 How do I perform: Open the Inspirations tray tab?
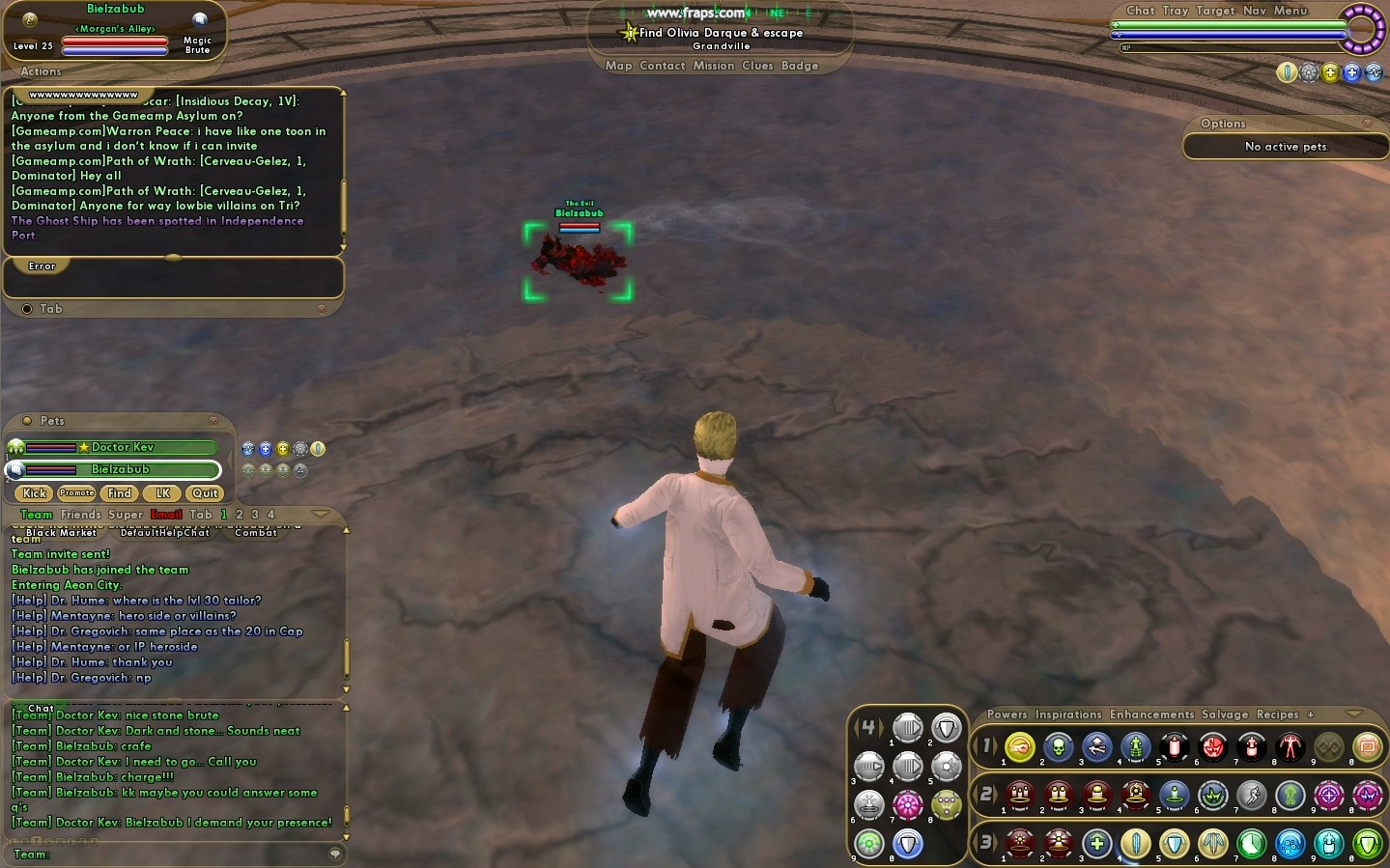click(1068, 714)
